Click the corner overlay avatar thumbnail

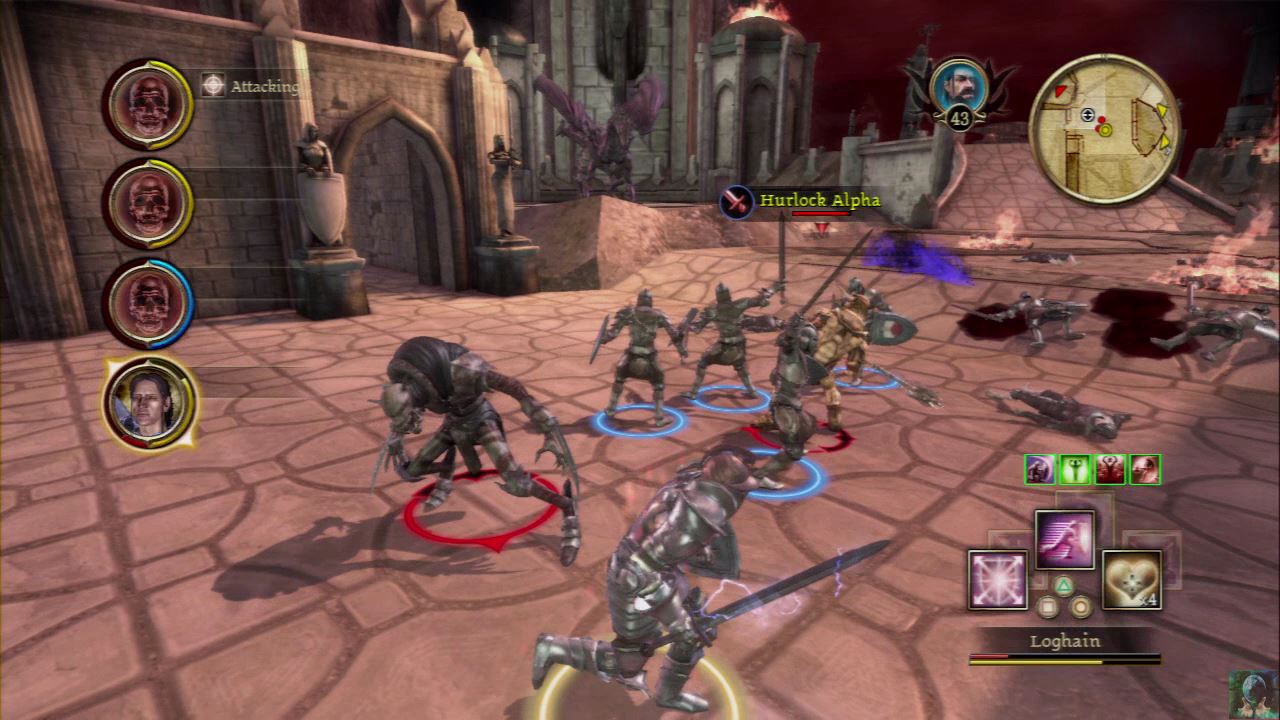[x=1252, y=693]
